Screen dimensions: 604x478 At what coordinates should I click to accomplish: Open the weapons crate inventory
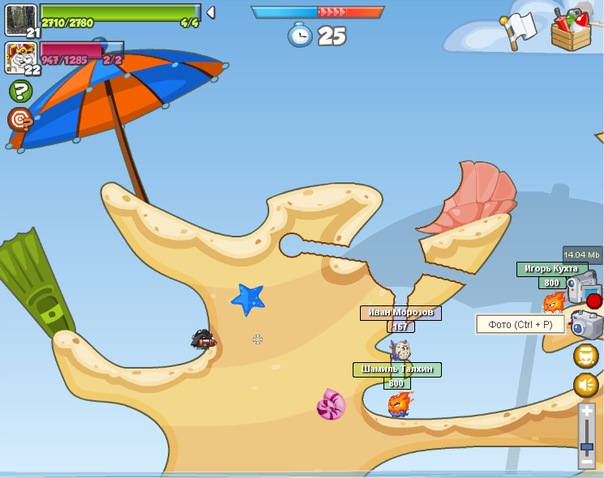[571, 27]
